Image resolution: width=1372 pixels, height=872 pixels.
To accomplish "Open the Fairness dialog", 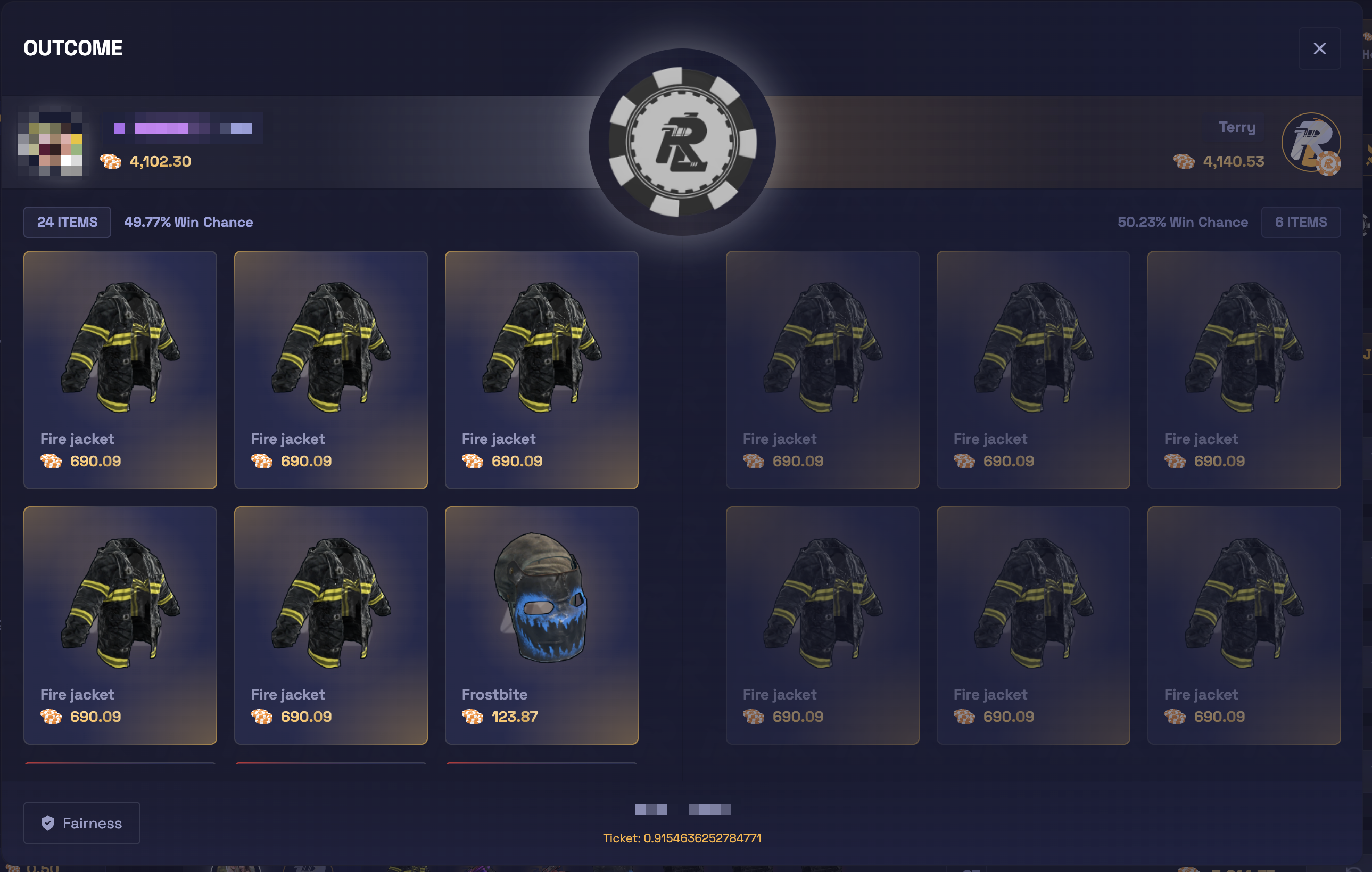I will point(81,822).
